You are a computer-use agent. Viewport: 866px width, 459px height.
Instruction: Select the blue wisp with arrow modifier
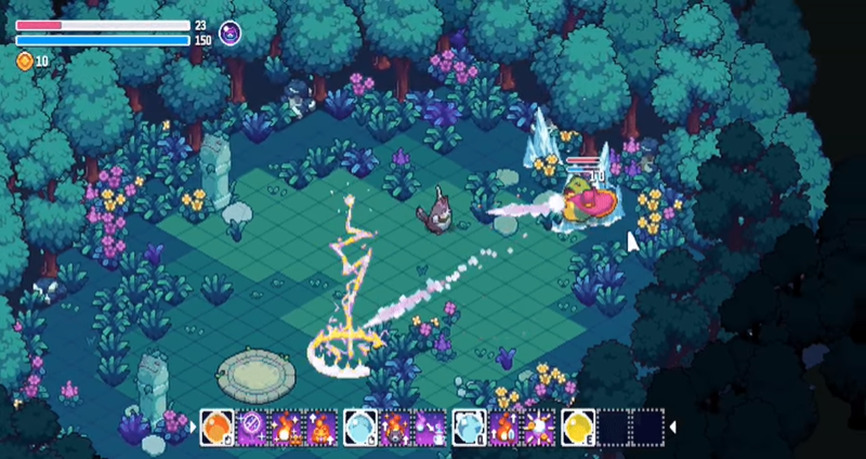pos(430,427)
